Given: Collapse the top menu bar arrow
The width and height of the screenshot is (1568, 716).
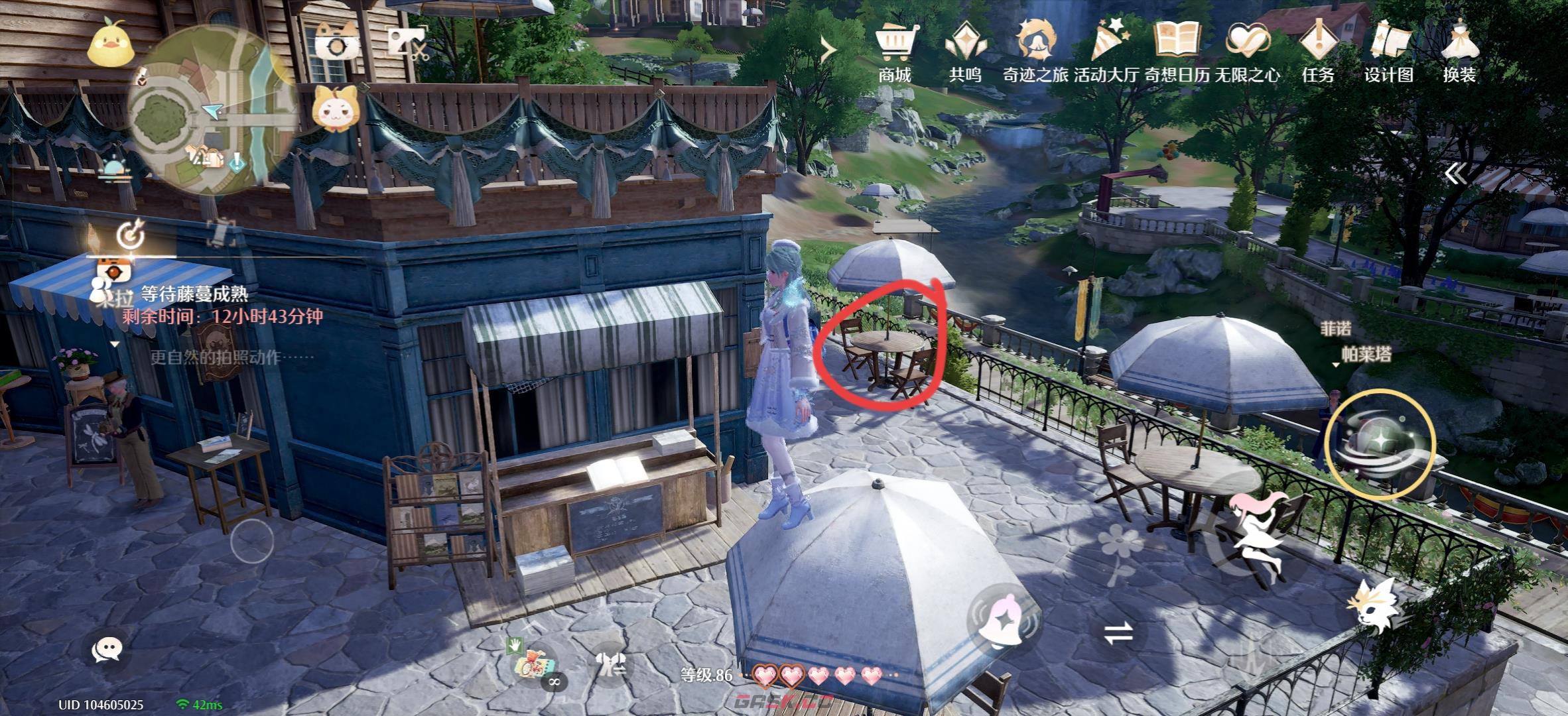Looking at the screenshot, I should point(828,49).
